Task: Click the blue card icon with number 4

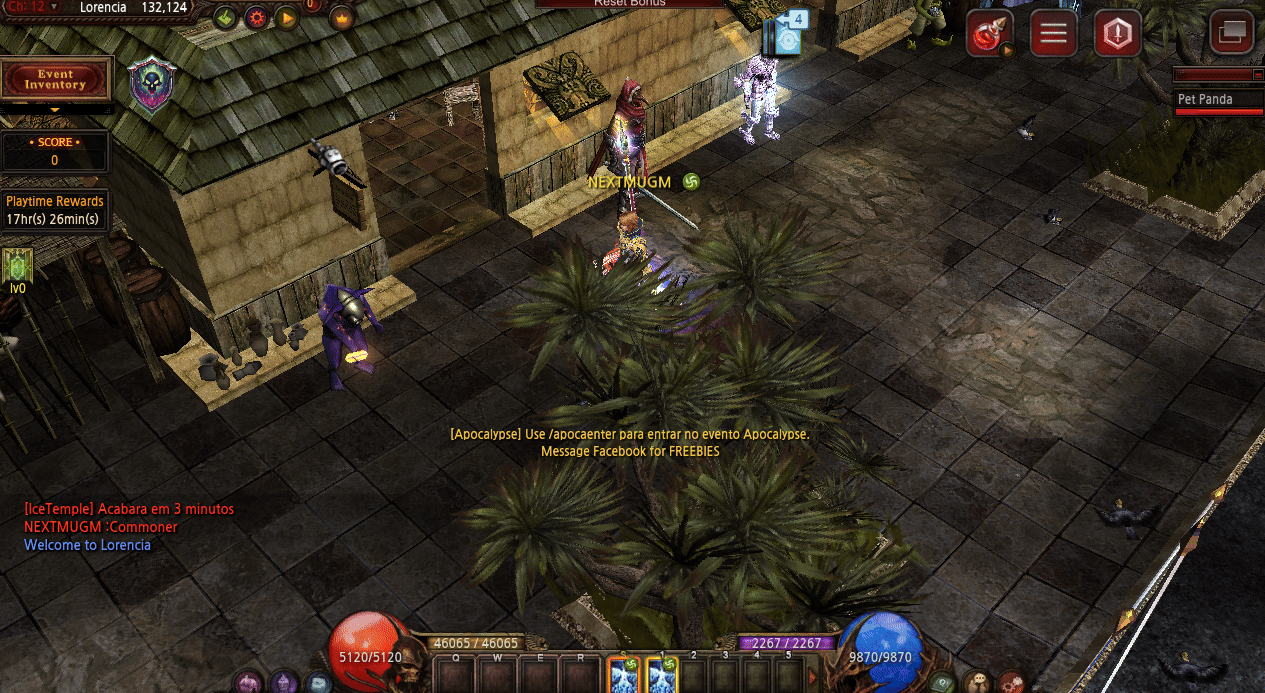Action: click(785, 34)
